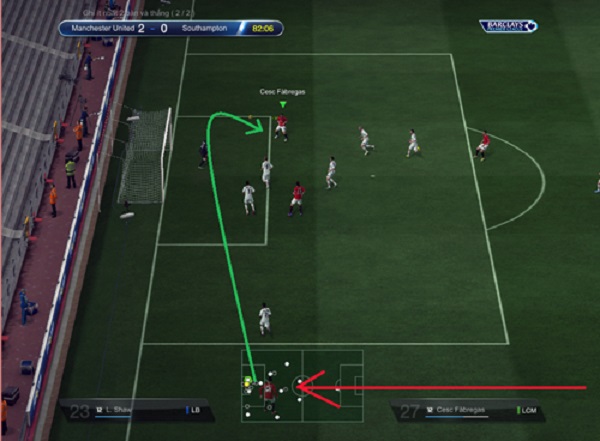Click the pitch radar minimap
600x441 pixels.
point(301,385)
